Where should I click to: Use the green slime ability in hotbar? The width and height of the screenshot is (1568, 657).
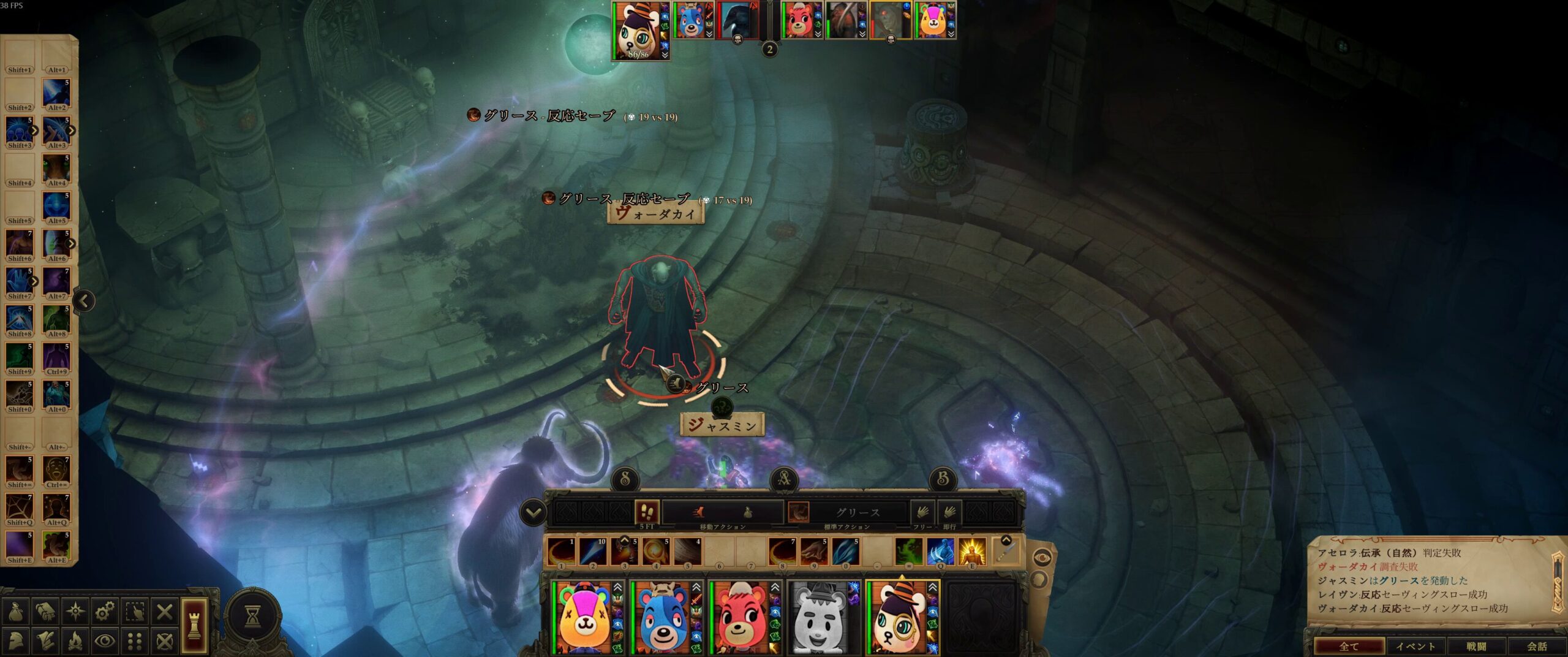(908, 552)
